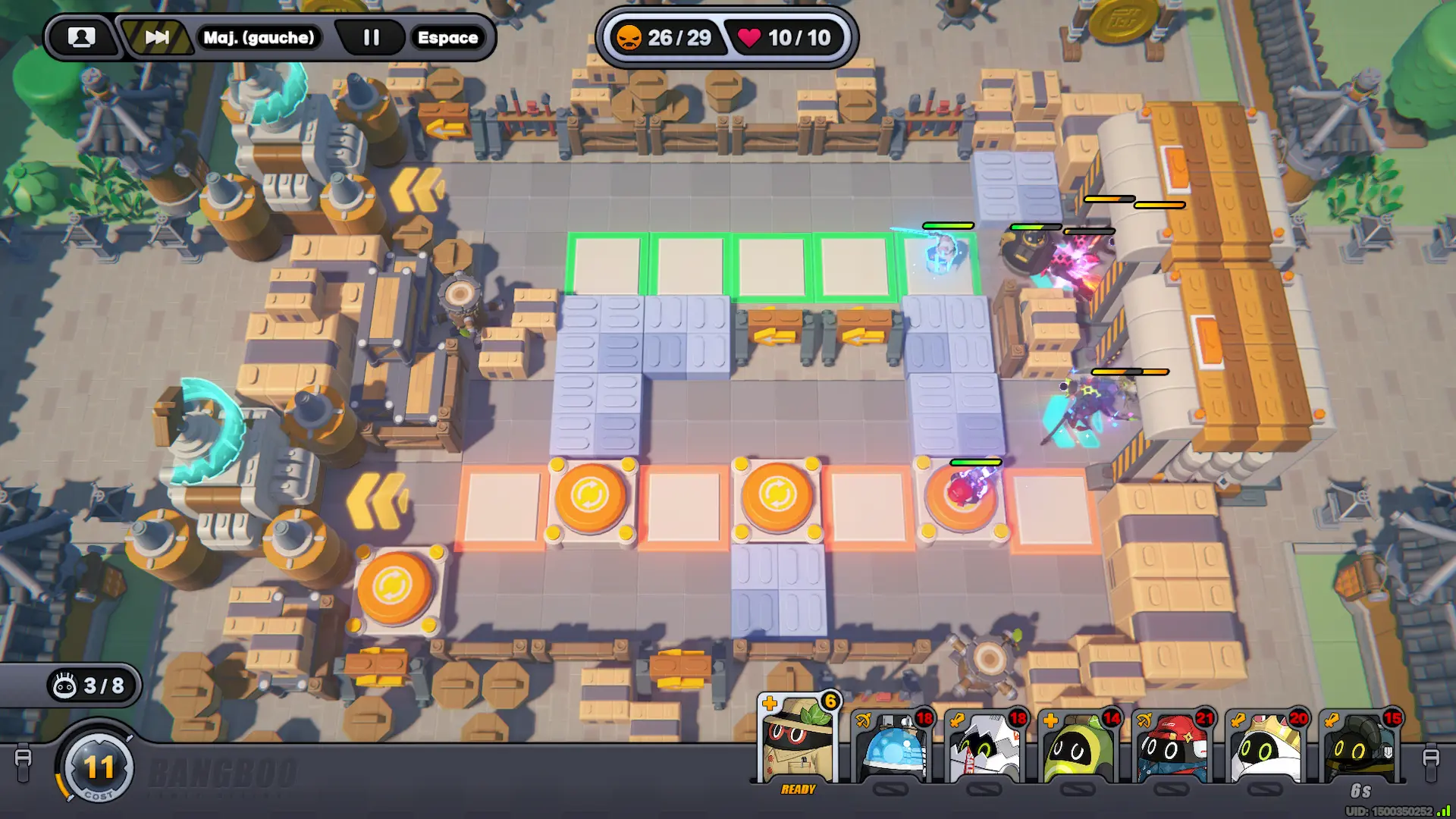Image resolution: width=1456 pixels, height=819 pixels.
Task: Choose the shark Bangboo card
Action: (986, 747)
